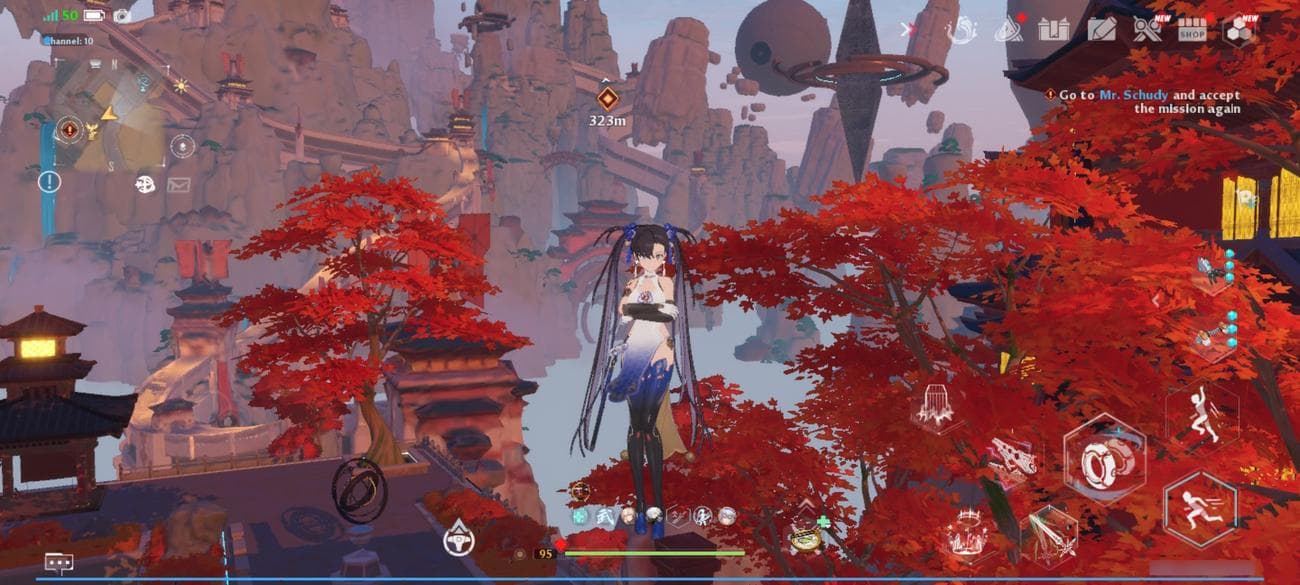This screenshot has width=1300, height=585.
Task: Open the pencil and notepad icon
Action: 1102,30
